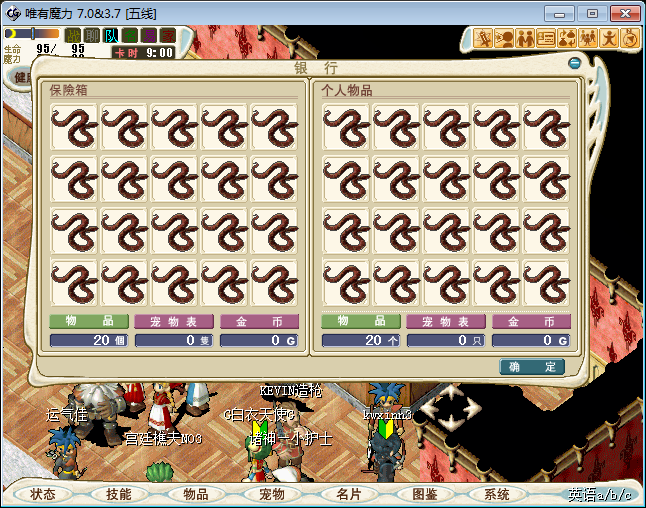This screenshot has width=646, height=508.
Task: Open the 名片 name card menu
Action: click(348, 494)
